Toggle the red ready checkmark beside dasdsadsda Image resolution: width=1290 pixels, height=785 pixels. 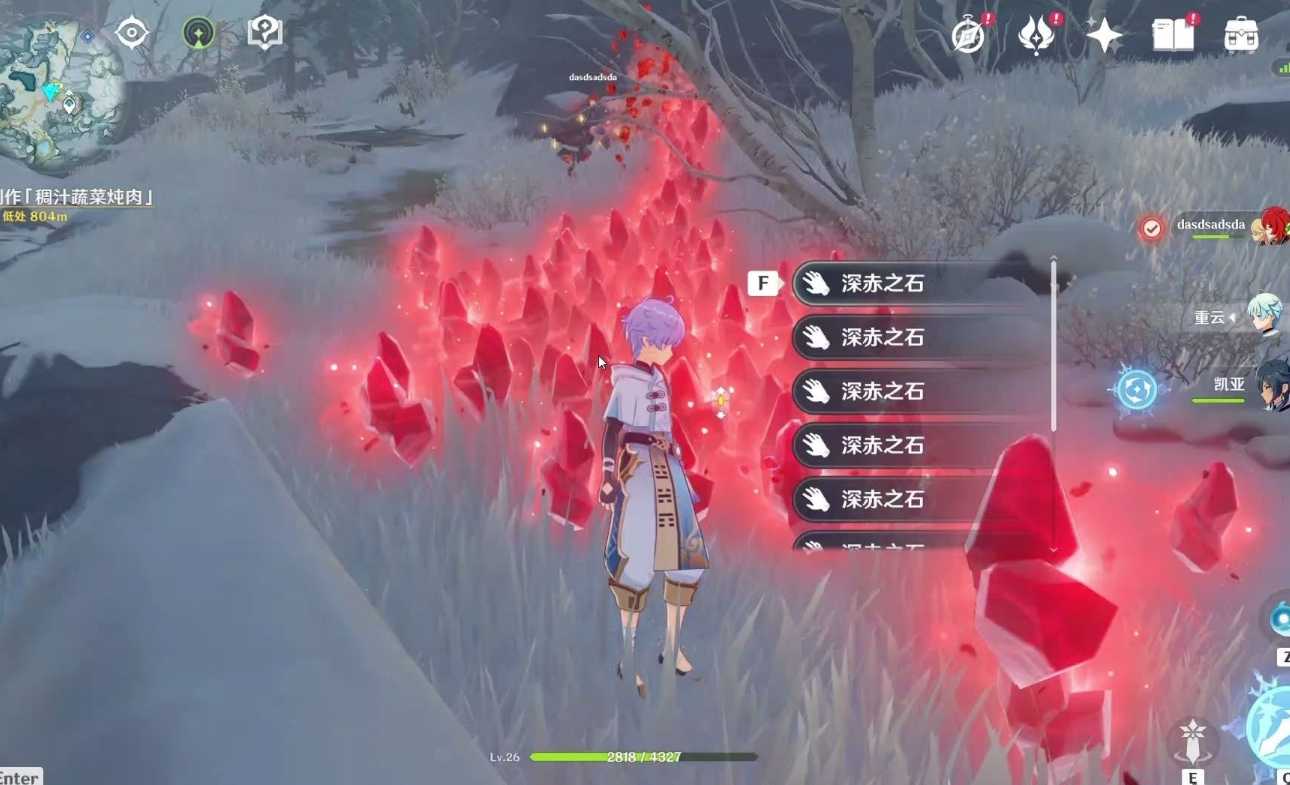coord(1152,227)
